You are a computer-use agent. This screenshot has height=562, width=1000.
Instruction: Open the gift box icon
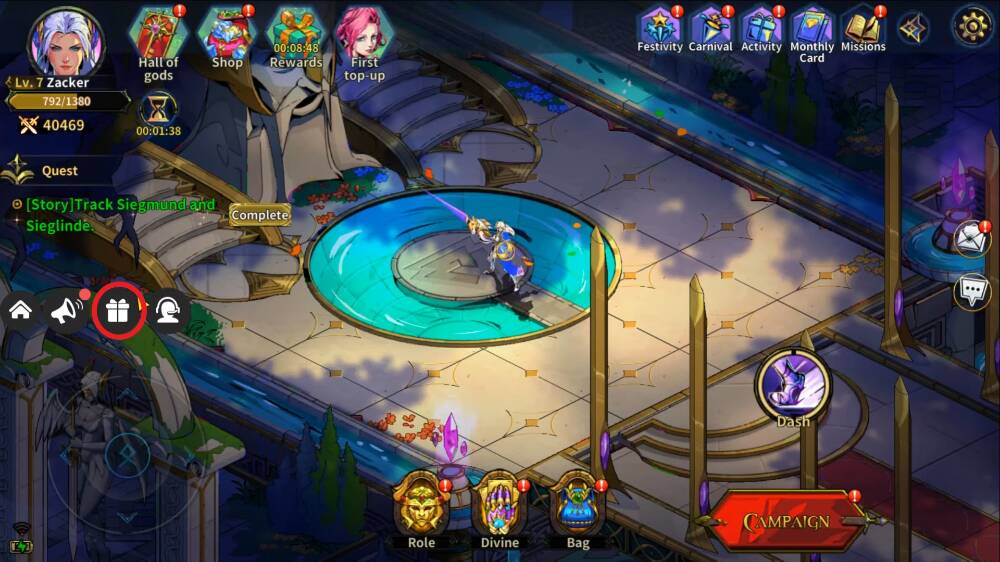tap(118, 311)
